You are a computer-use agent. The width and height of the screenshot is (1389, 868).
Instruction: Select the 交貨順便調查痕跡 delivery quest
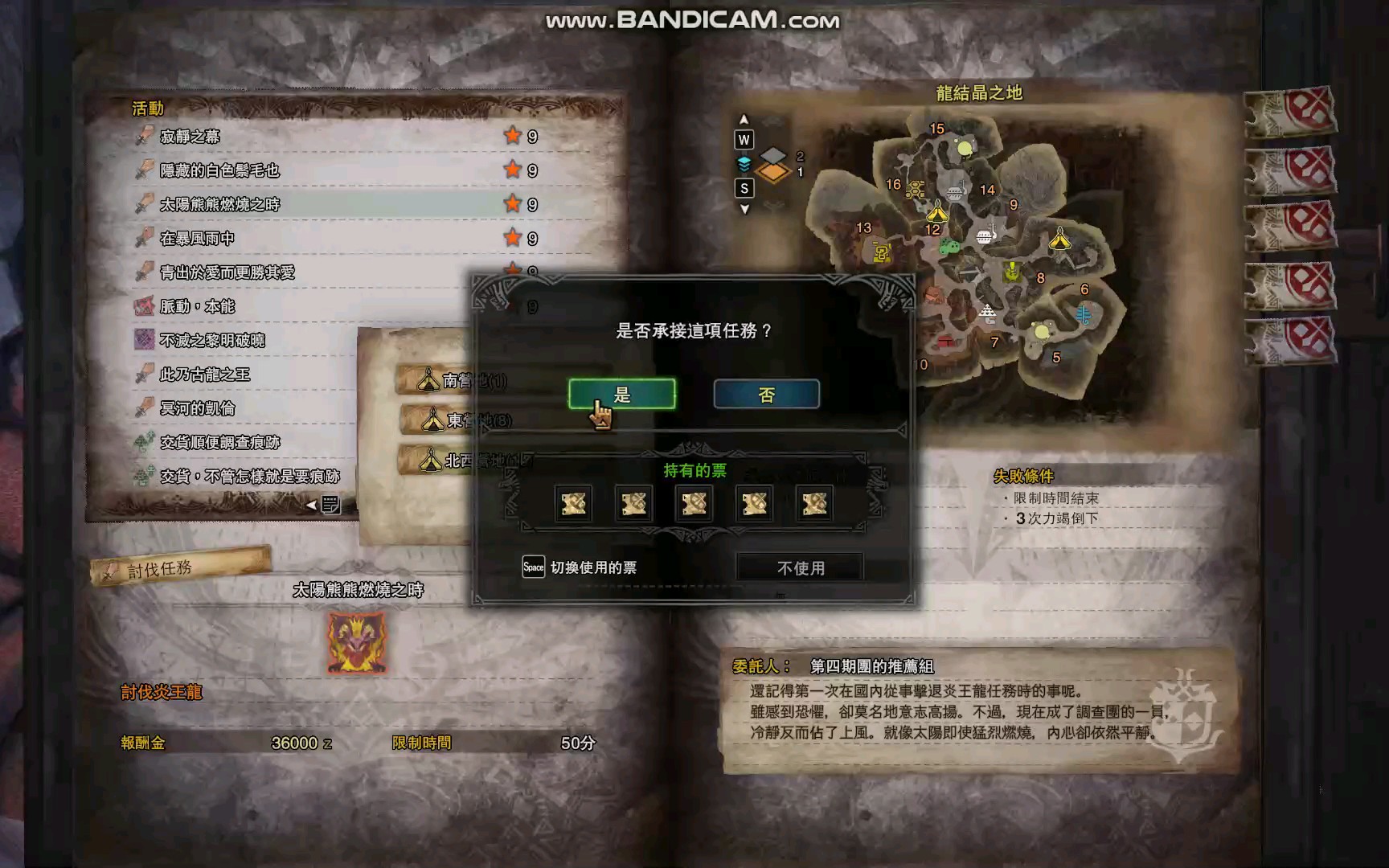pos(219,442)
